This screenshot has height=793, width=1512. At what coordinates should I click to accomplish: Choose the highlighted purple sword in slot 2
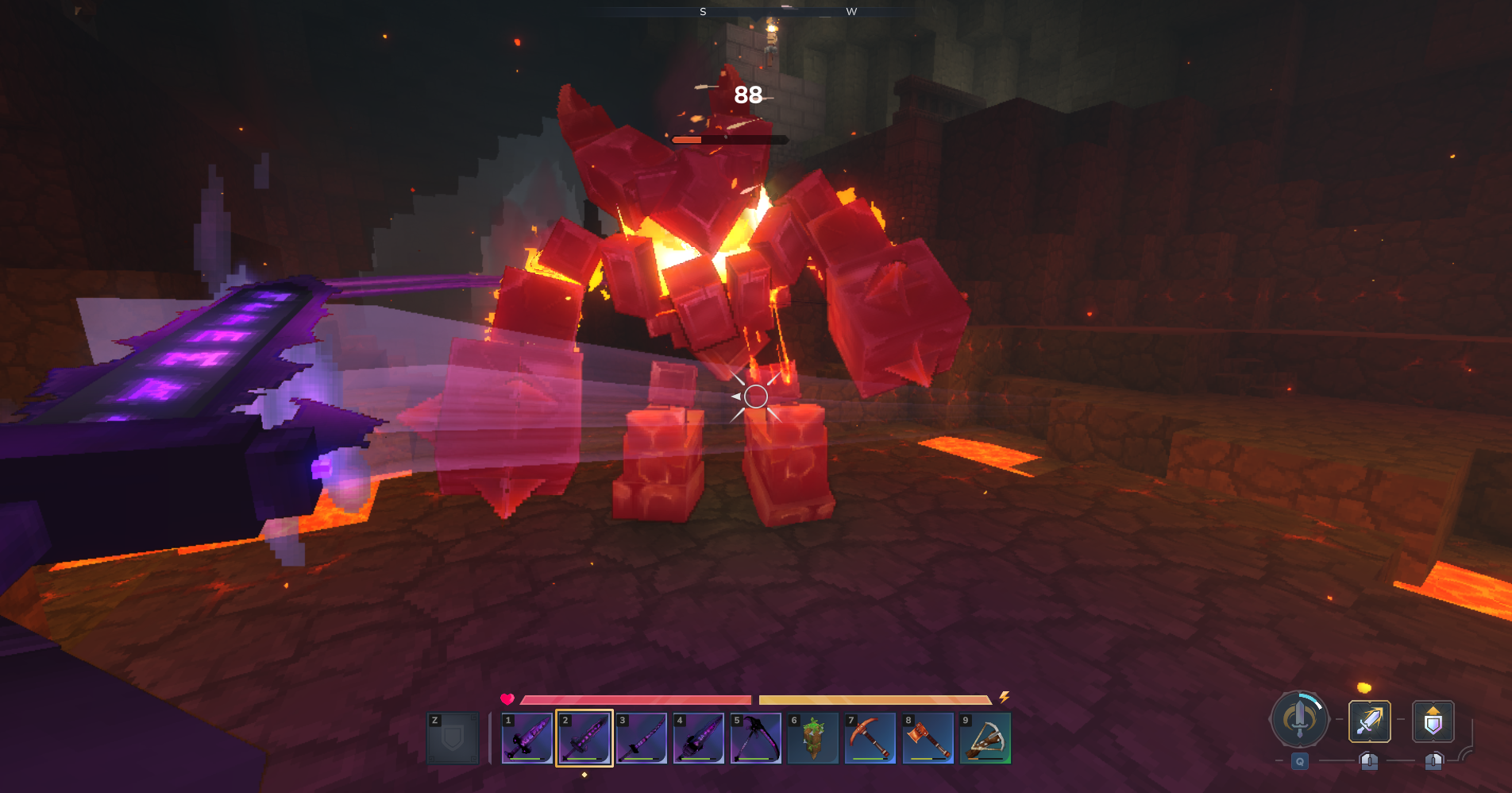tap(584, 738)
